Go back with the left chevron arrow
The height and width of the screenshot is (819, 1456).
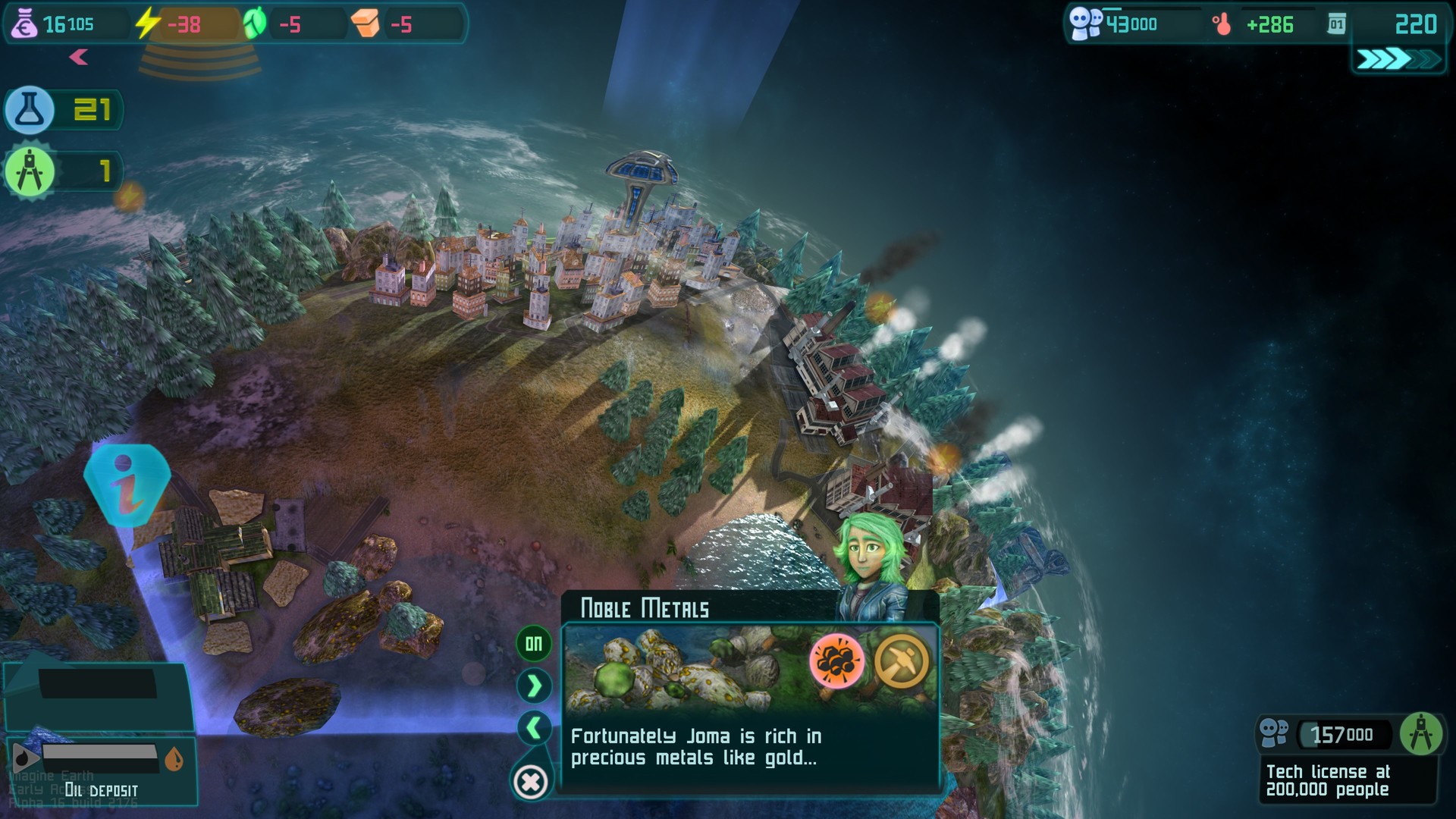(533, 726)
